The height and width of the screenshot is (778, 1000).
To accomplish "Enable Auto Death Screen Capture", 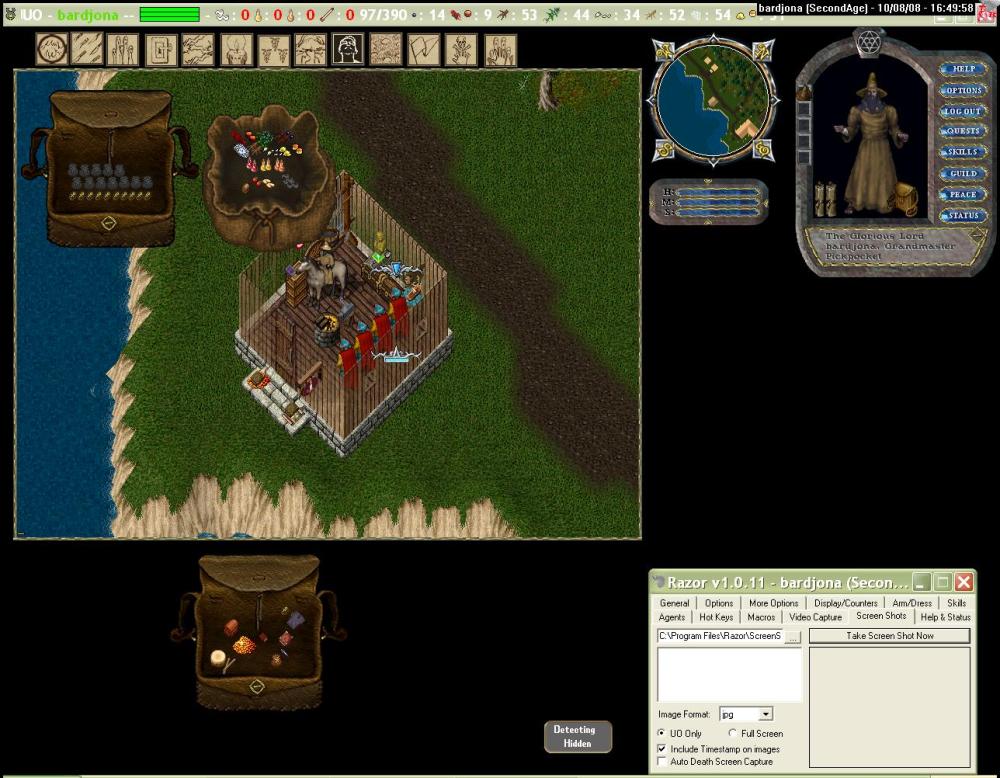I will click(663, 762).
